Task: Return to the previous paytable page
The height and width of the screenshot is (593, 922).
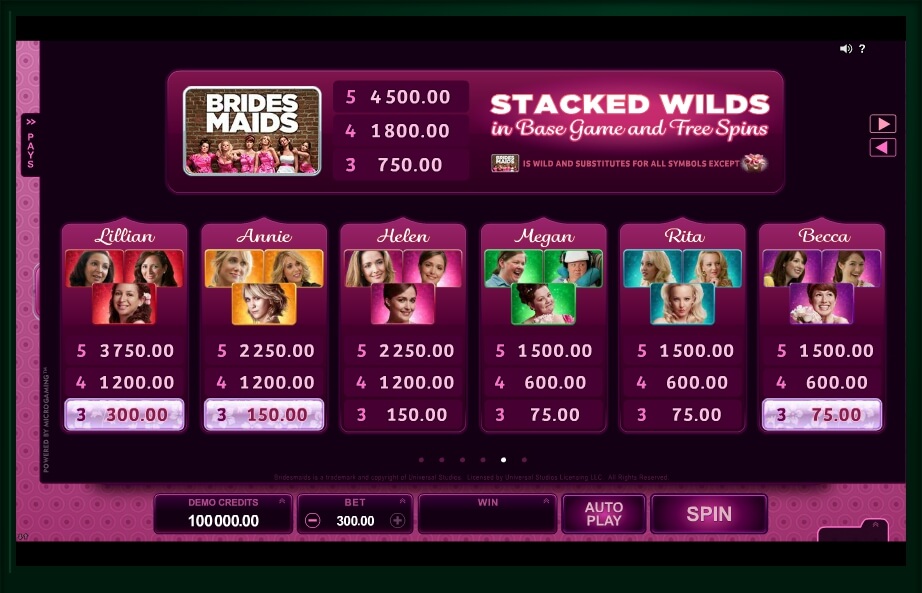Action: tap(882, 148)
